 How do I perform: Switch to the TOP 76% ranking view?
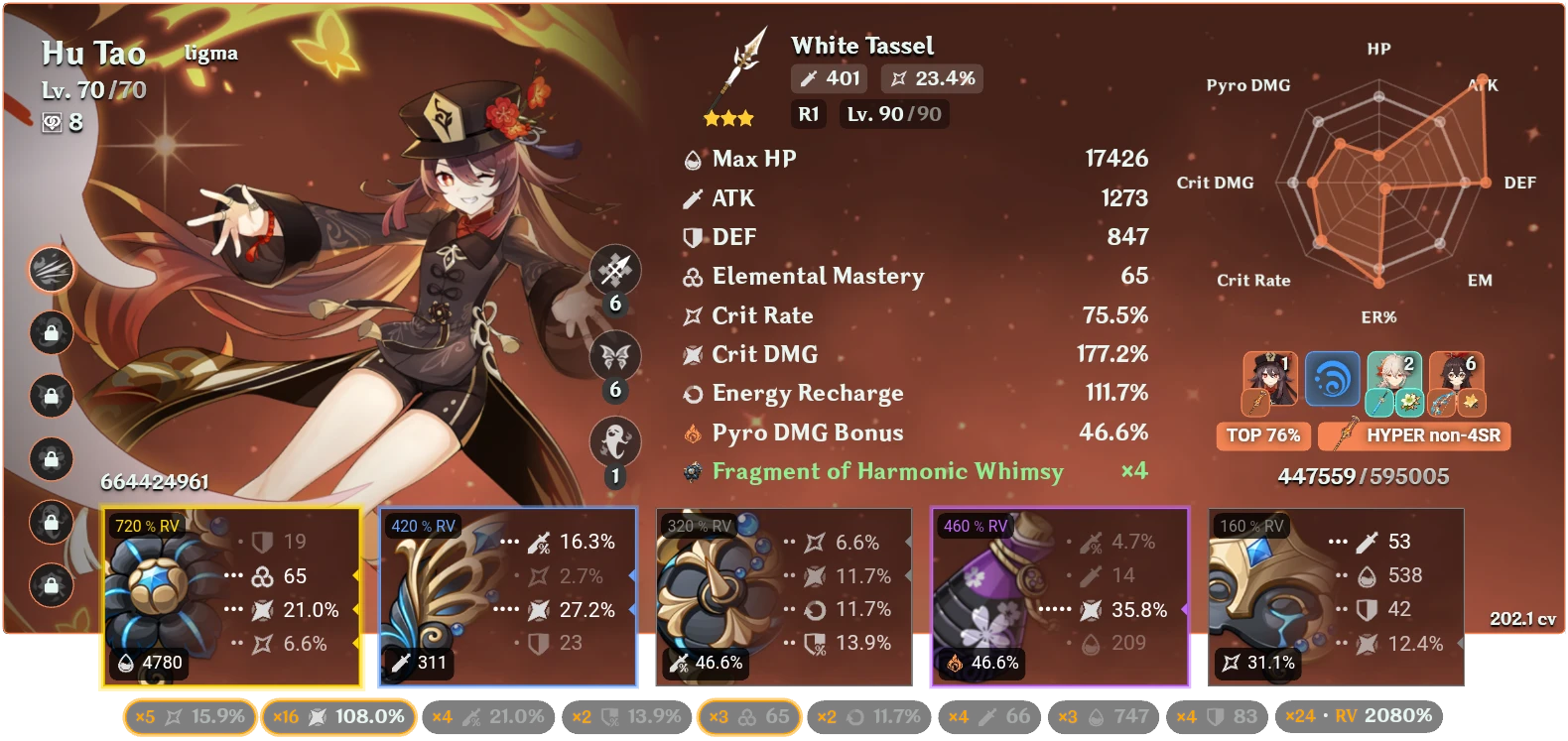[x=1262, y=435]
